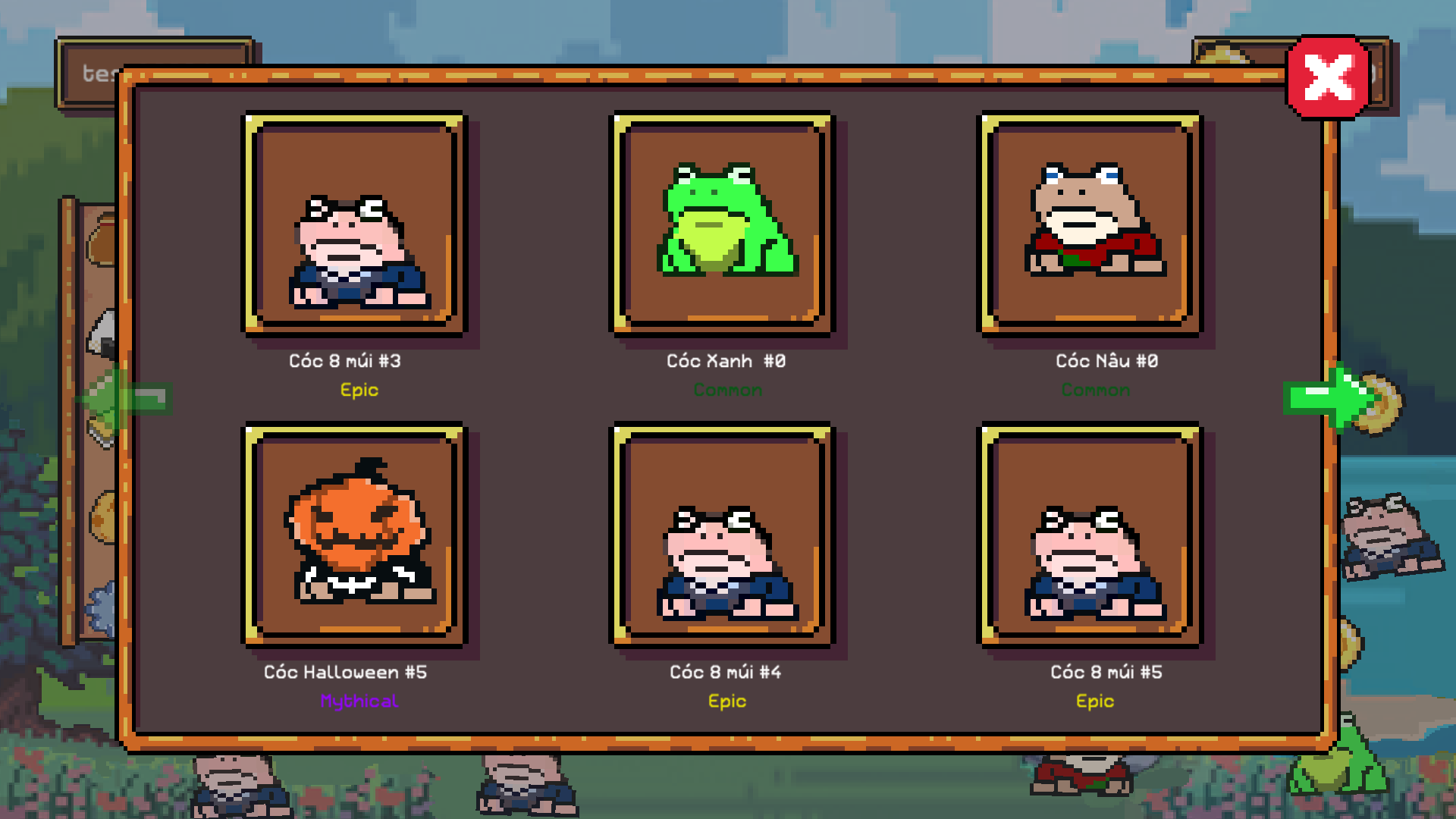1456x819 pixels.
Task: Click the Common label under Cóc Xanh #0
Action: (x=726, y=390)
